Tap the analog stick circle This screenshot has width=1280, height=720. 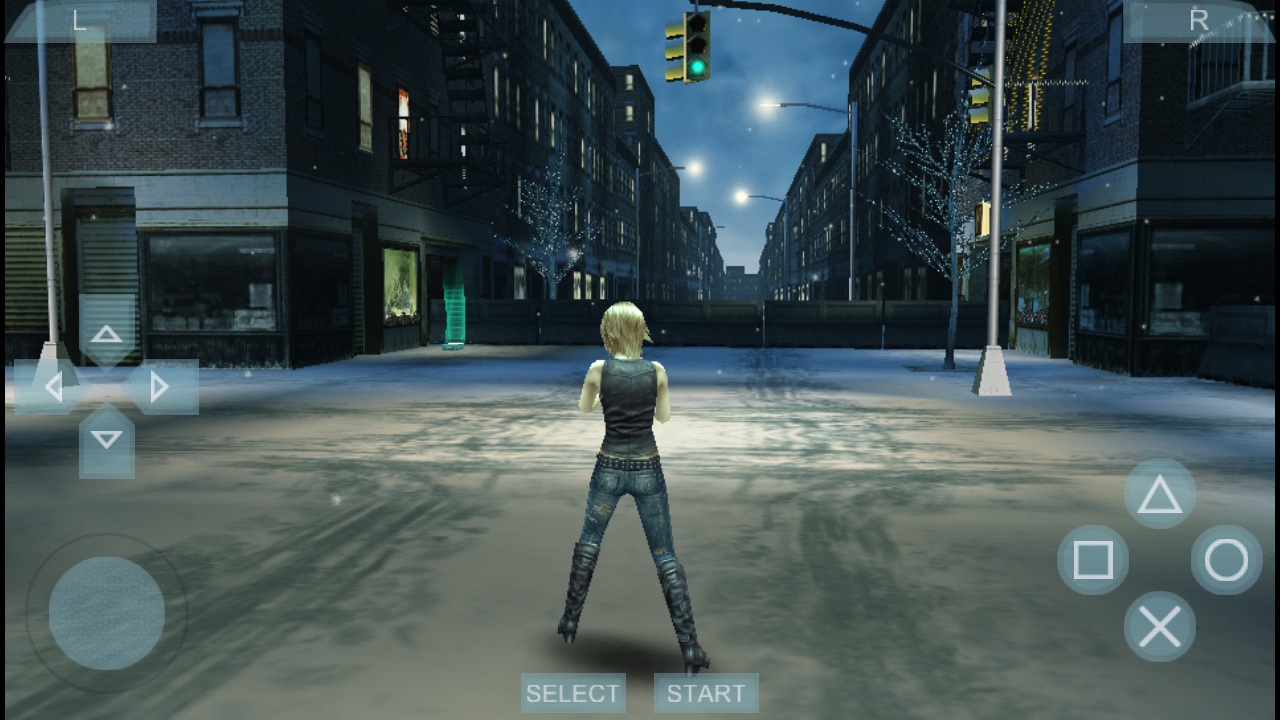point(107,613)
